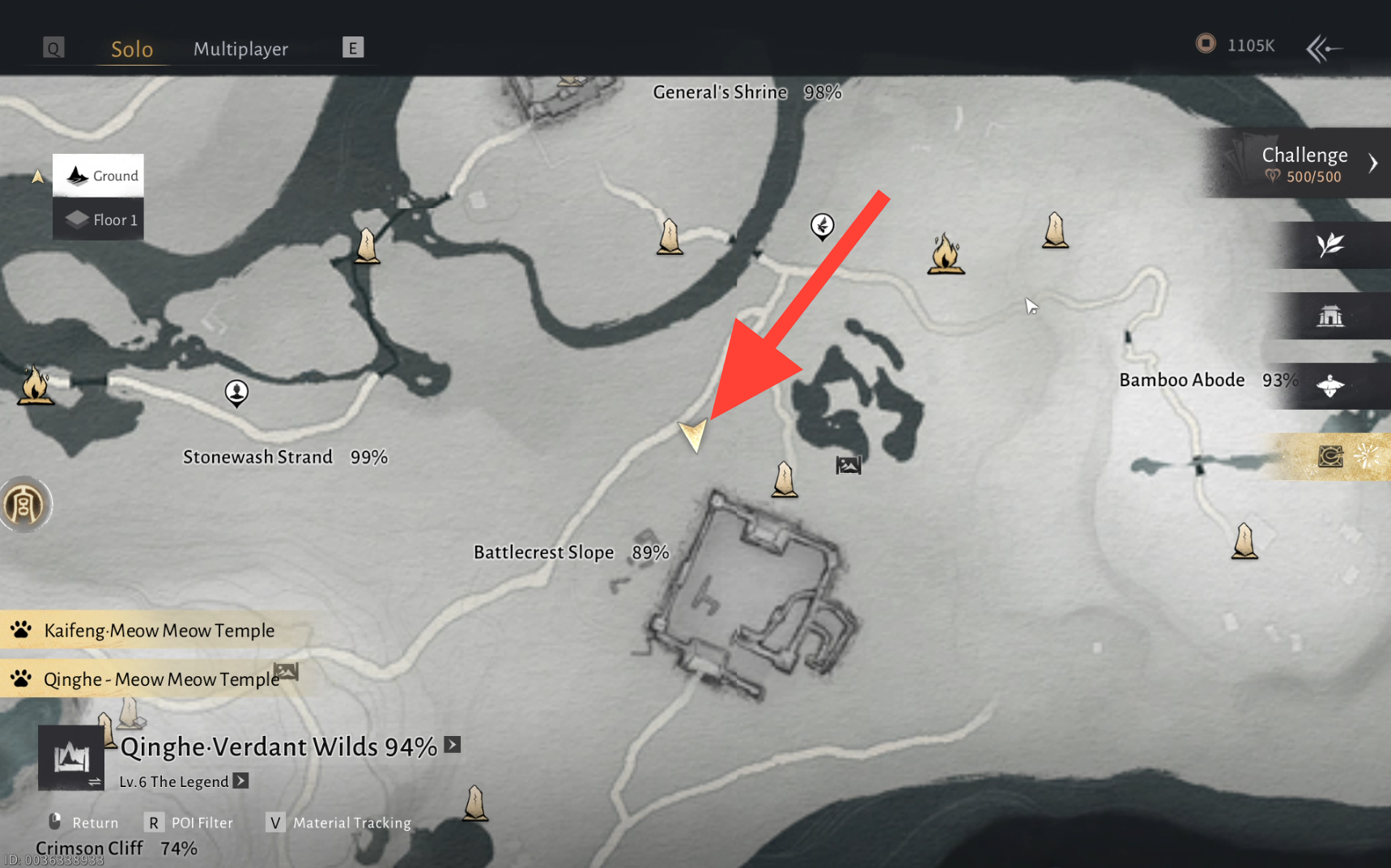Select the Ground map layer
The height and width of the screenshot is (868, 1391).
coord(99,176)
